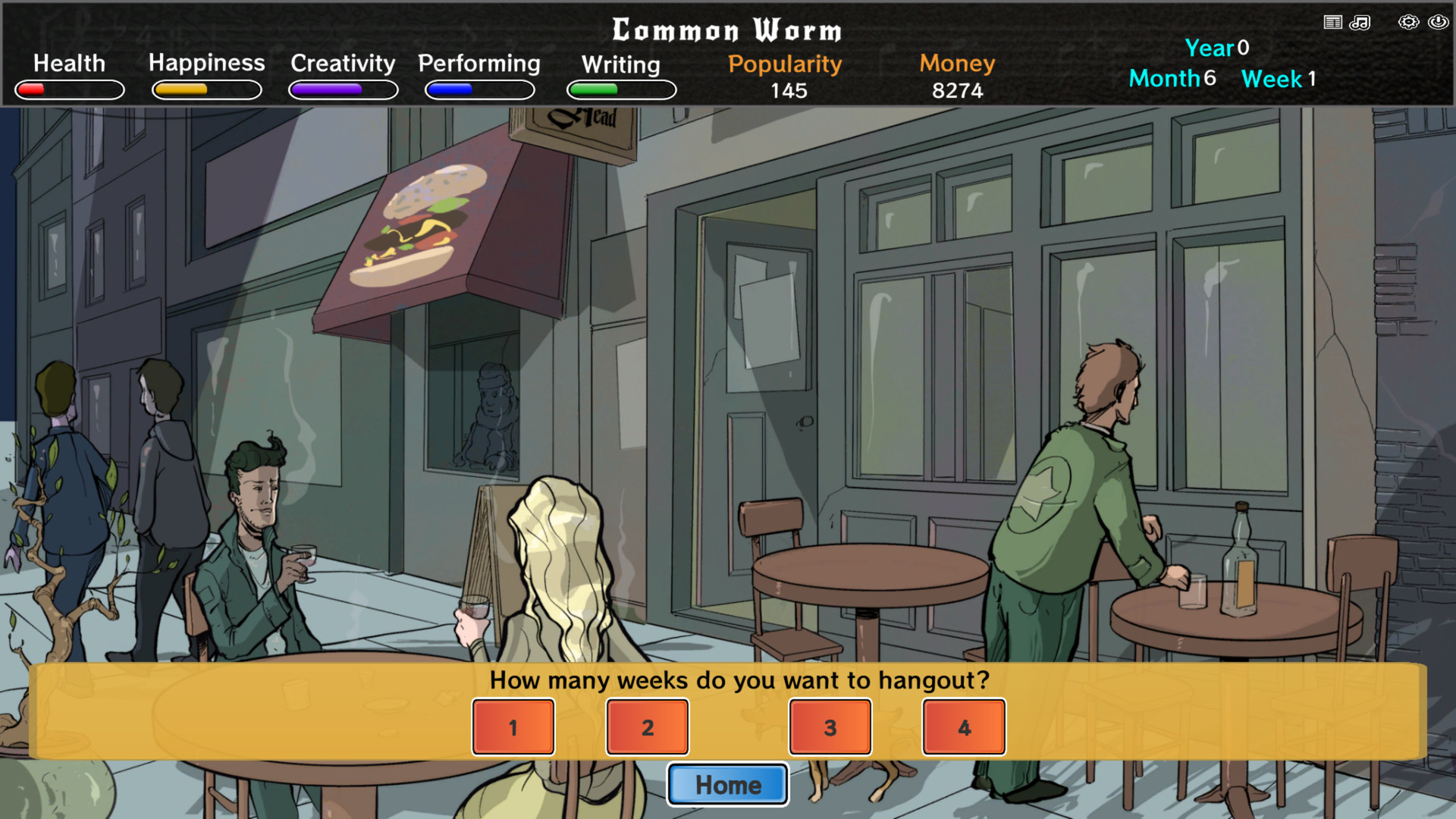The width and height of the screenshot is (1456, 819).
Task: Select the 2 weeks hangout option
Action: 647,726
